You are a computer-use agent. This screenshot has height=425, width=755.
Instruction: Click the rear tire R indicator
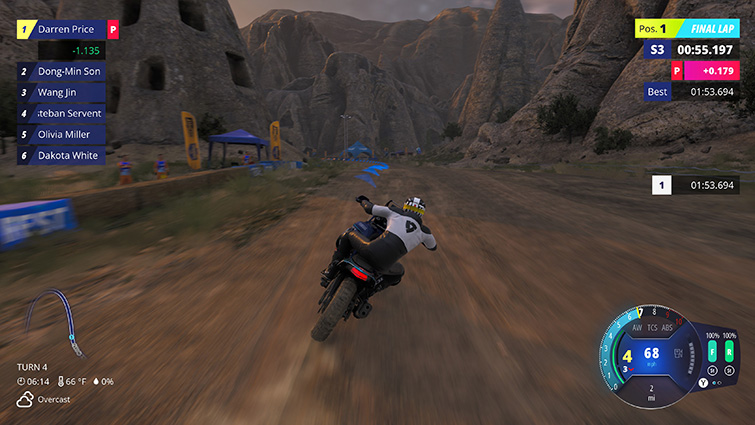730,352
